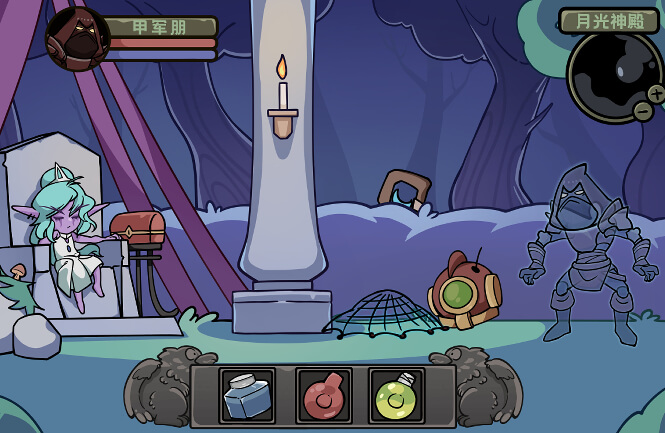Select the 月光神殿 location label
This screenshot has height=433, width=665.
pos(609,20)
